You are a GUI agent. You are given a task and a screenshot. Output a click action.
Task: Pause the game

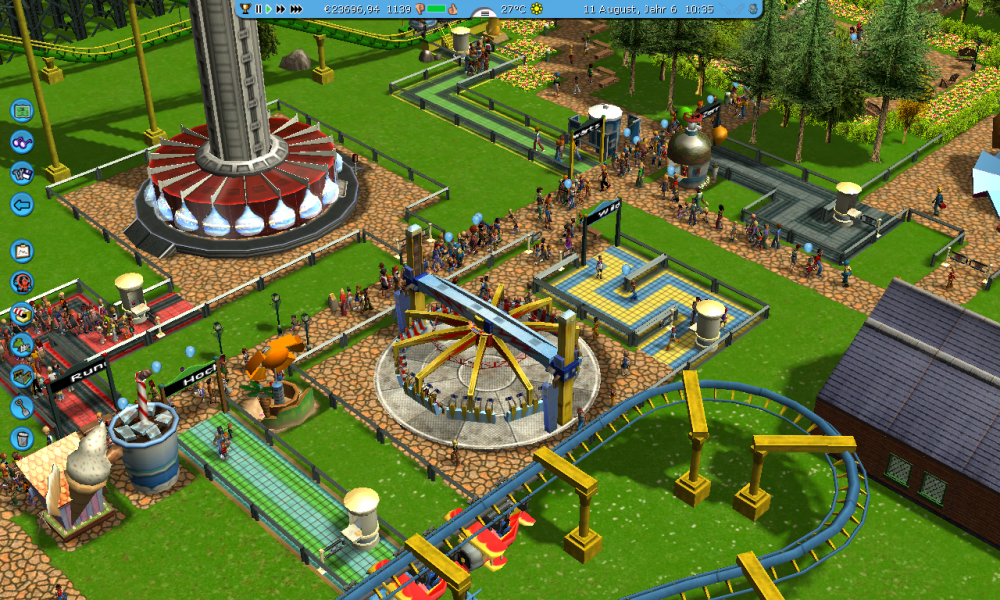(258, 9)
